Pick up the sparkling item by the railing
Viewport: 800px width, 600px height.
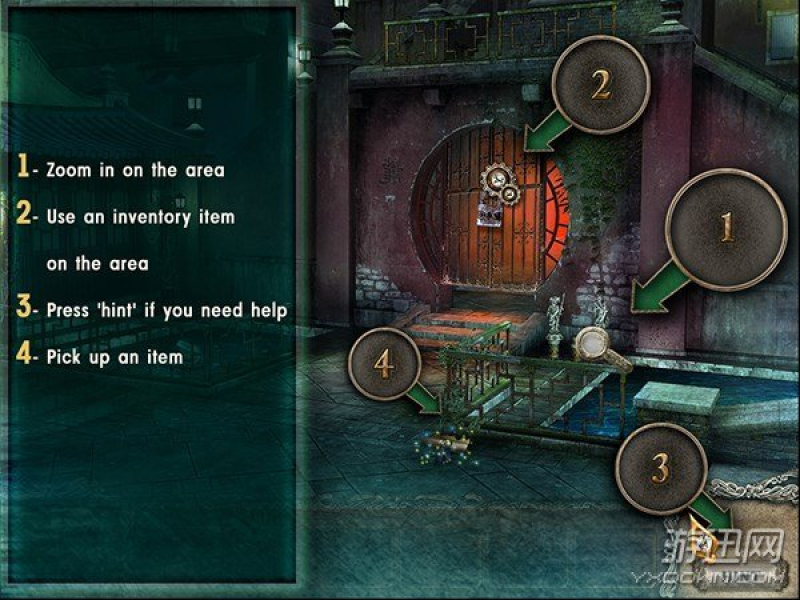446,440
